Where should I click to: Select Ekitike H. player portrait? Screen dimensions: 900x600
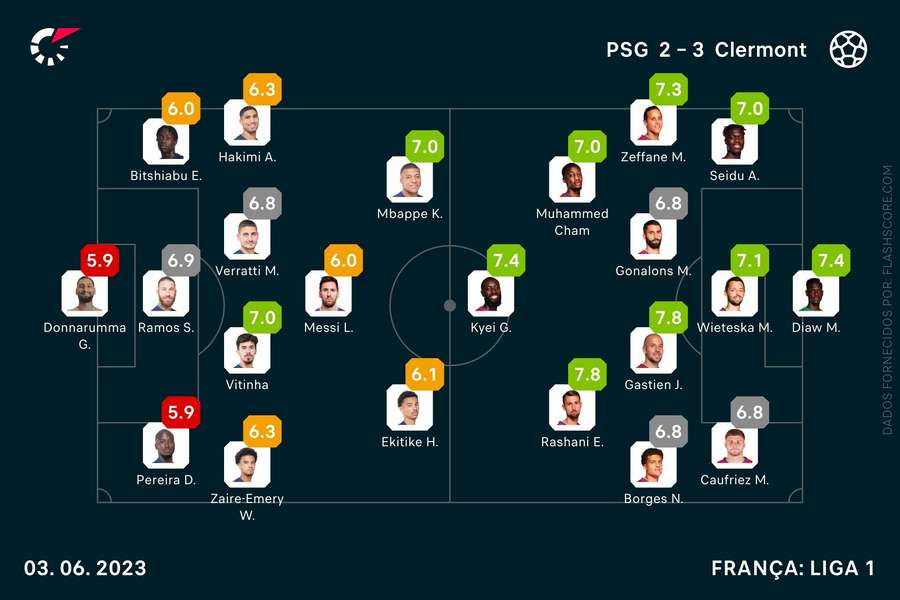point(409,407)
